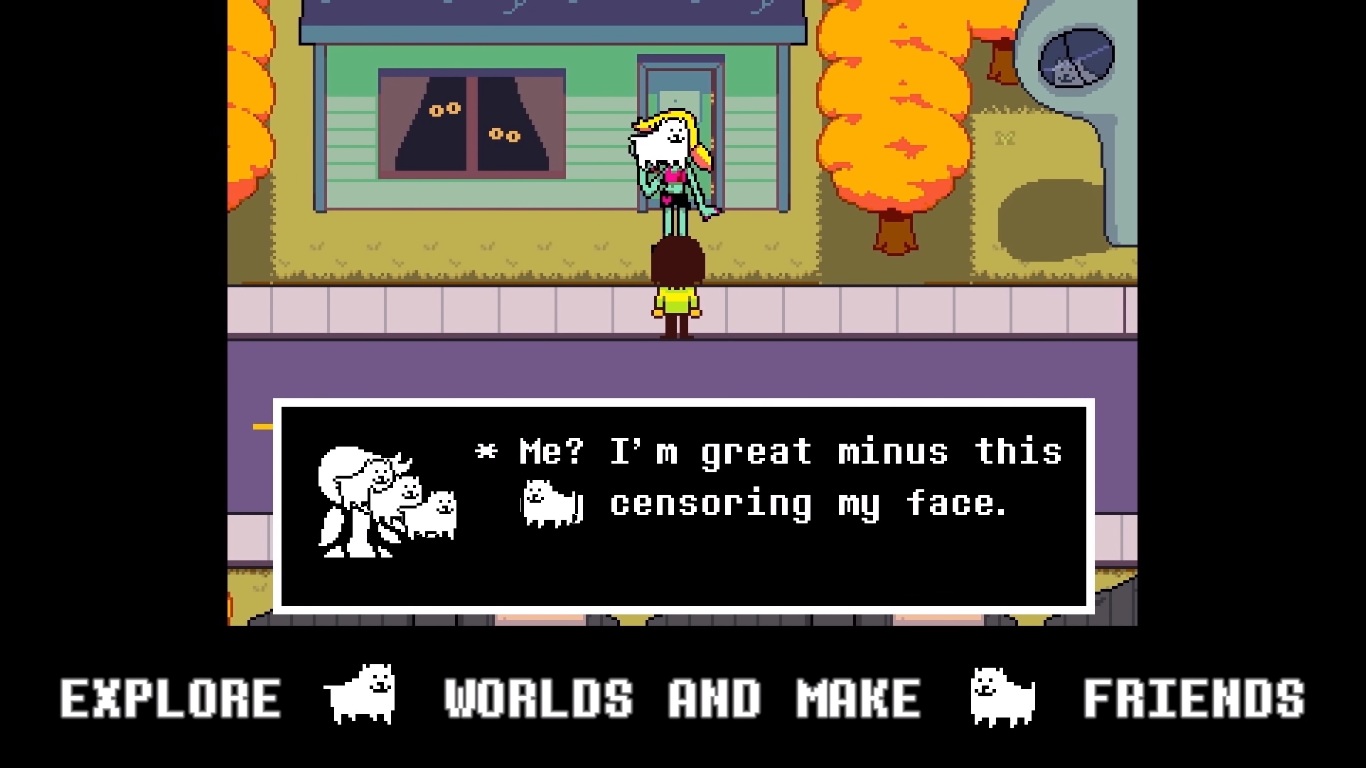1366x768 pixels.
Task: Click the player character with yellow shirt
Action: click(x=678, y=290)
